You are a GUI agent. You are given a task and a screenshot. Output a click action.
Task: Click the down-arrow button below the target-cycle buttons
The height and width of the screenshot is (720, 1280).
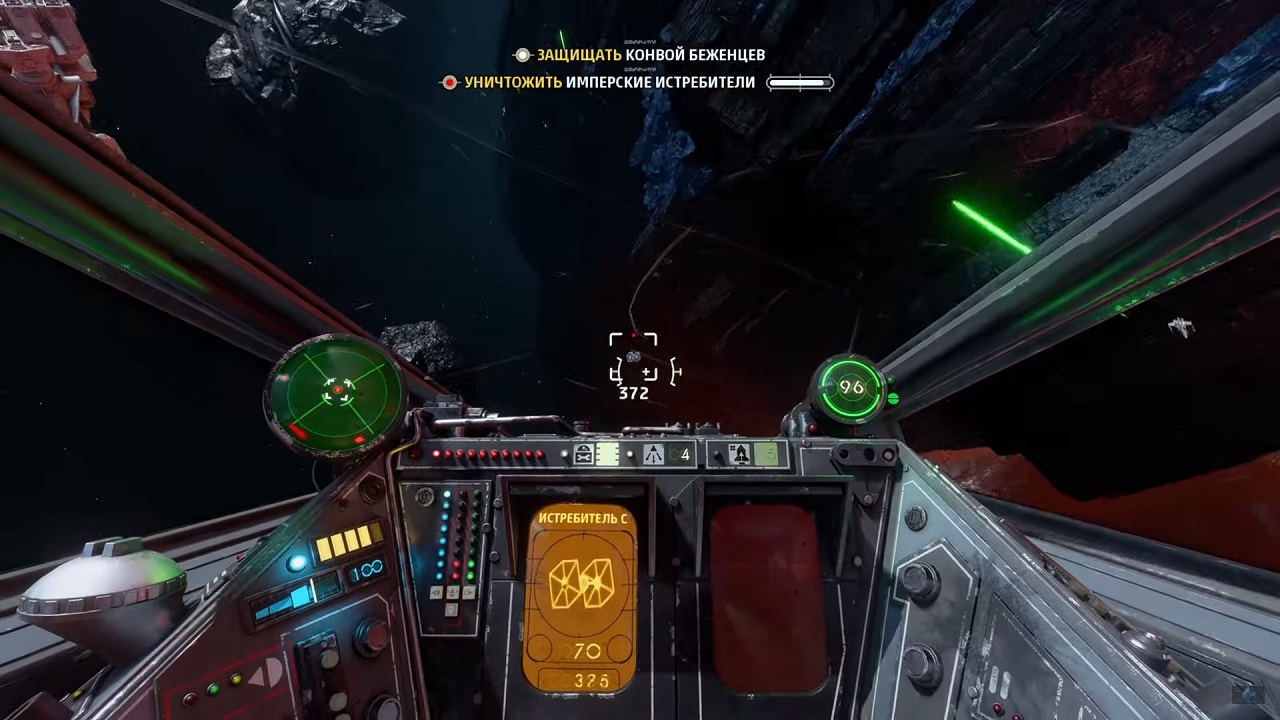[x=450, y=608]
